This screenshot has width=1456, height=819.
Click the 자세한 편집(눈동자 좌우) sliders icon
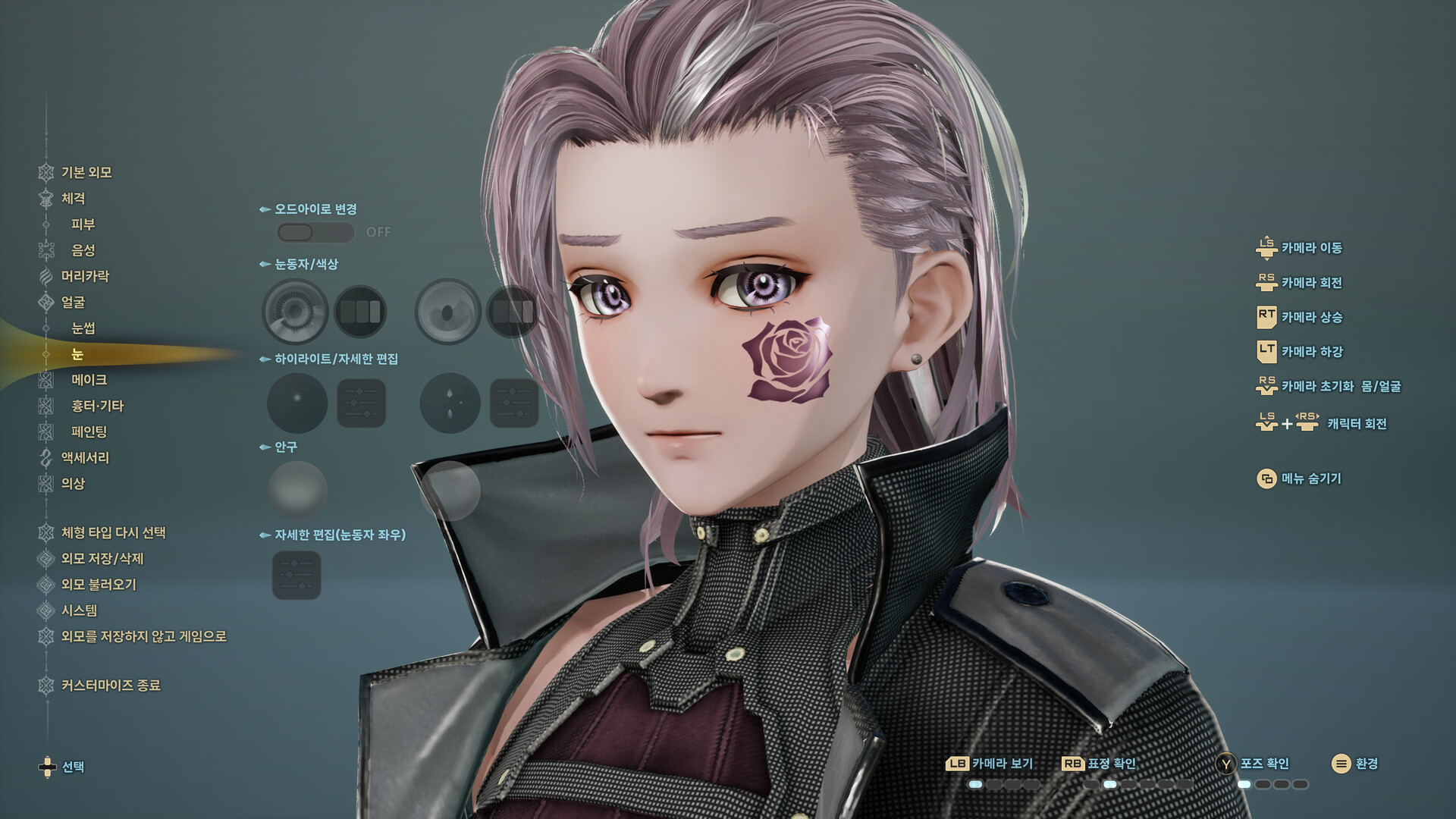click(x=297, y=574)
